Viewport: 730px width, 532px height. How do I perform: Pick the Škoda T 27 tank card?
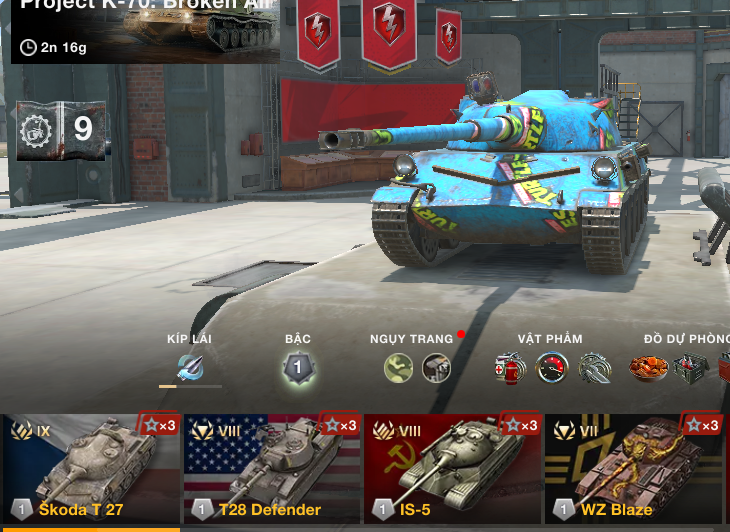(91, 468)
